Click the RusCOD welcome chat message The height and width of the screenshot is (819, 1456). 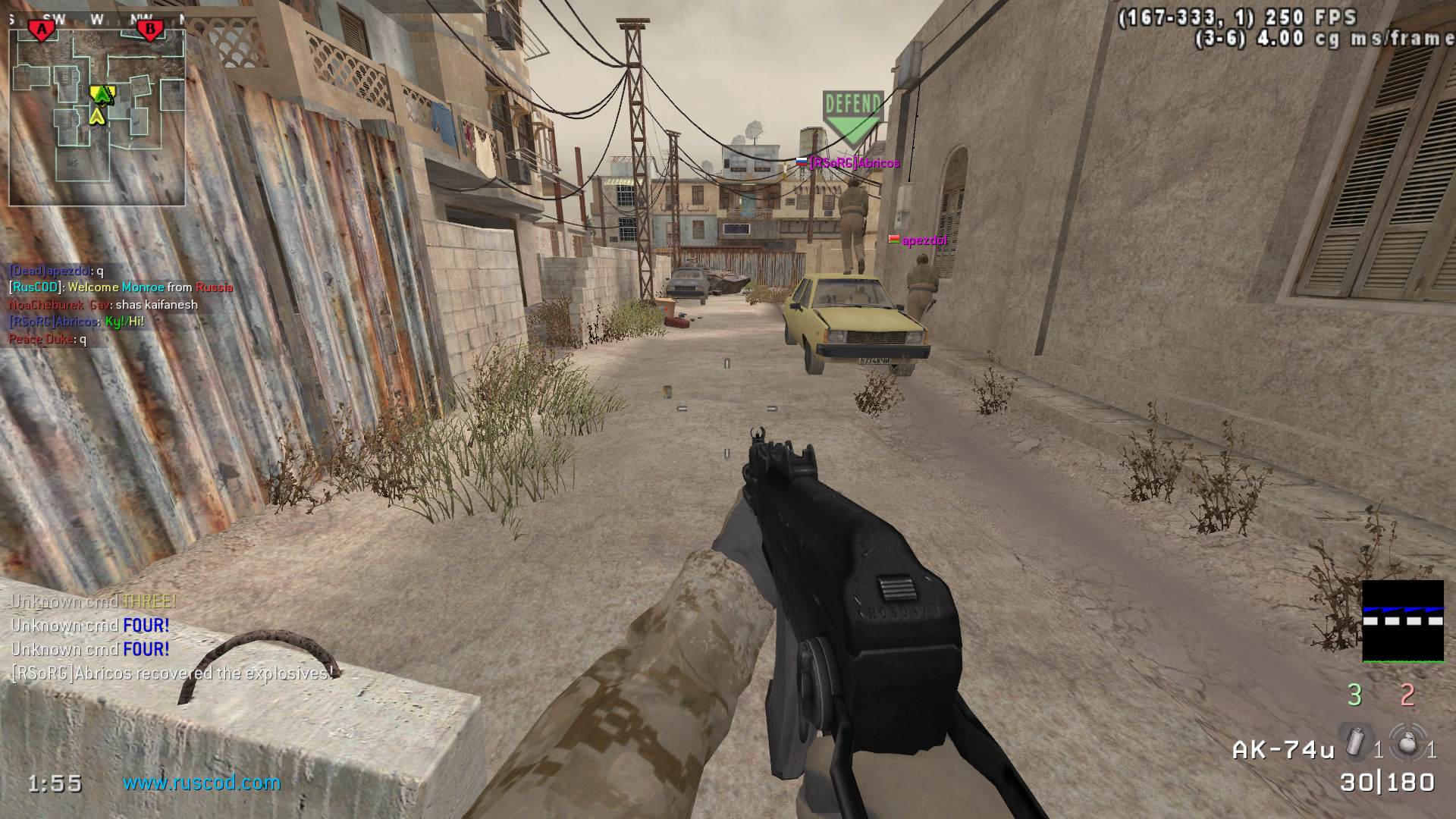click(x=121, y=287)
